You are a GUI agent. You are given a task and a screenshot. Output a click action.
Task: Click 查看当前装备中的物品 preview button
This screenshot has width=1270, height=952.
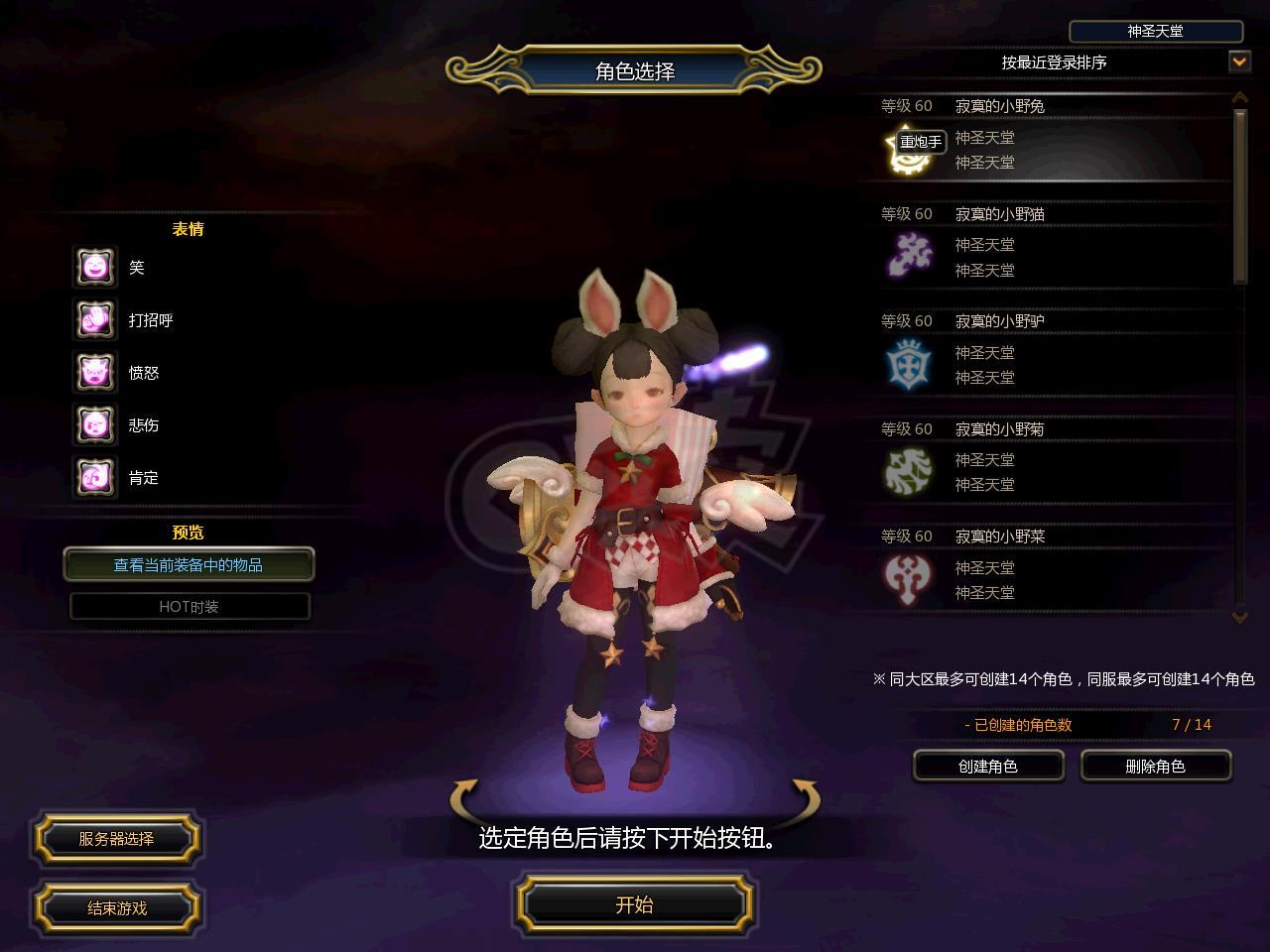pos(189,564)
